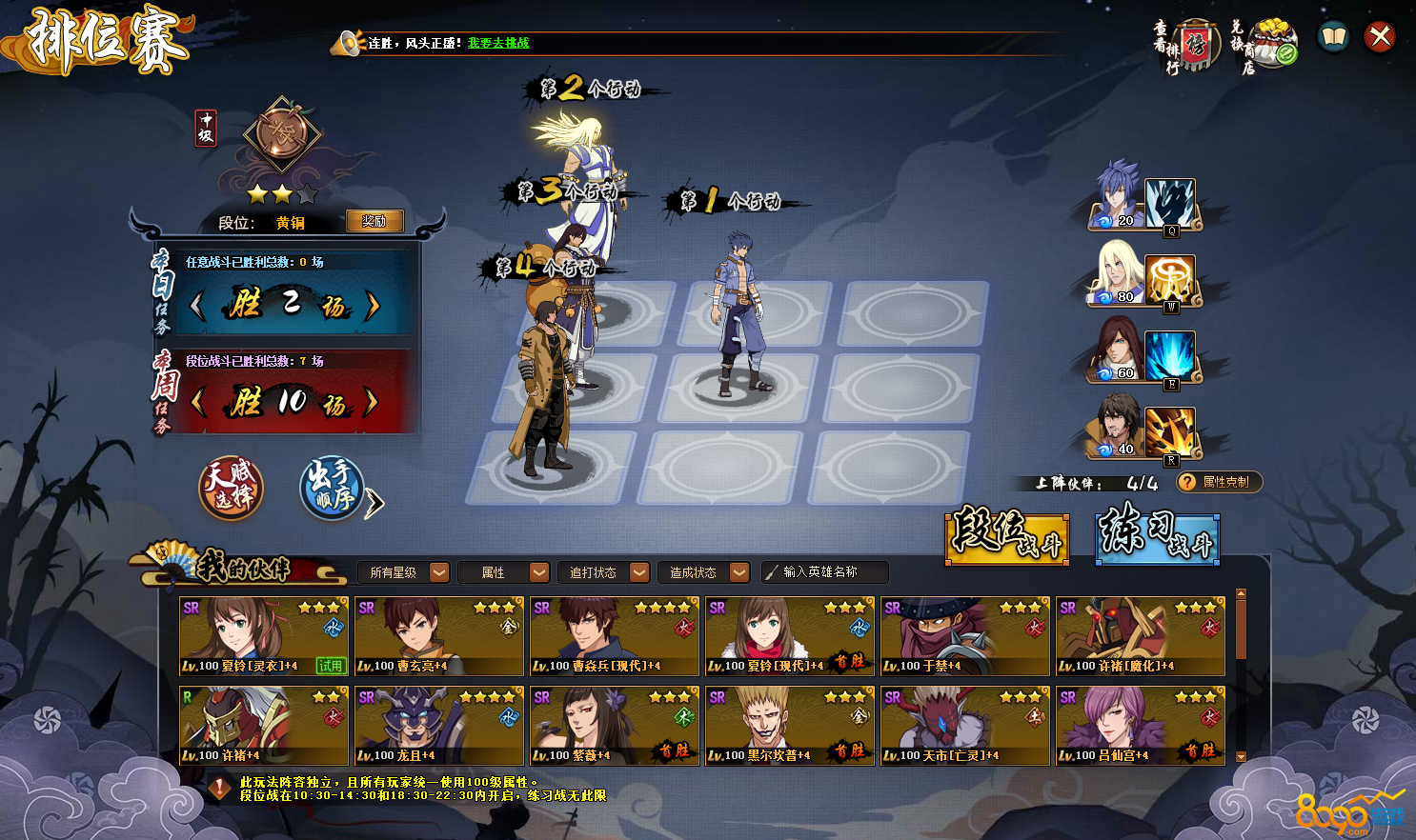The height and width of the screenshot is (840, 1416).
Task: Start a ranked battle (段位战斗)
Action: pyautogui.click(x=1007, y=534)
